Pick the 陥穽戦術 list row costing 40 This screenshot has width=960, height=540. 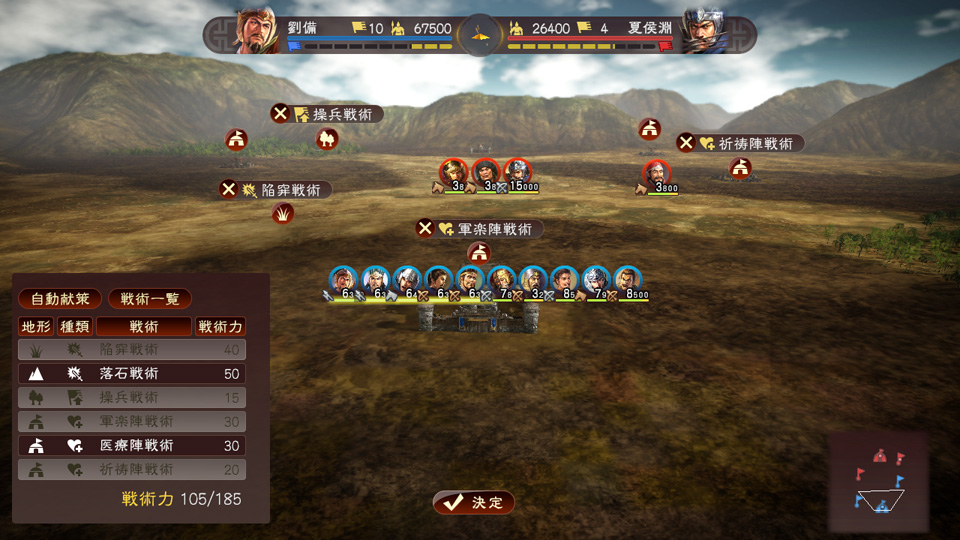click(132, 350)
